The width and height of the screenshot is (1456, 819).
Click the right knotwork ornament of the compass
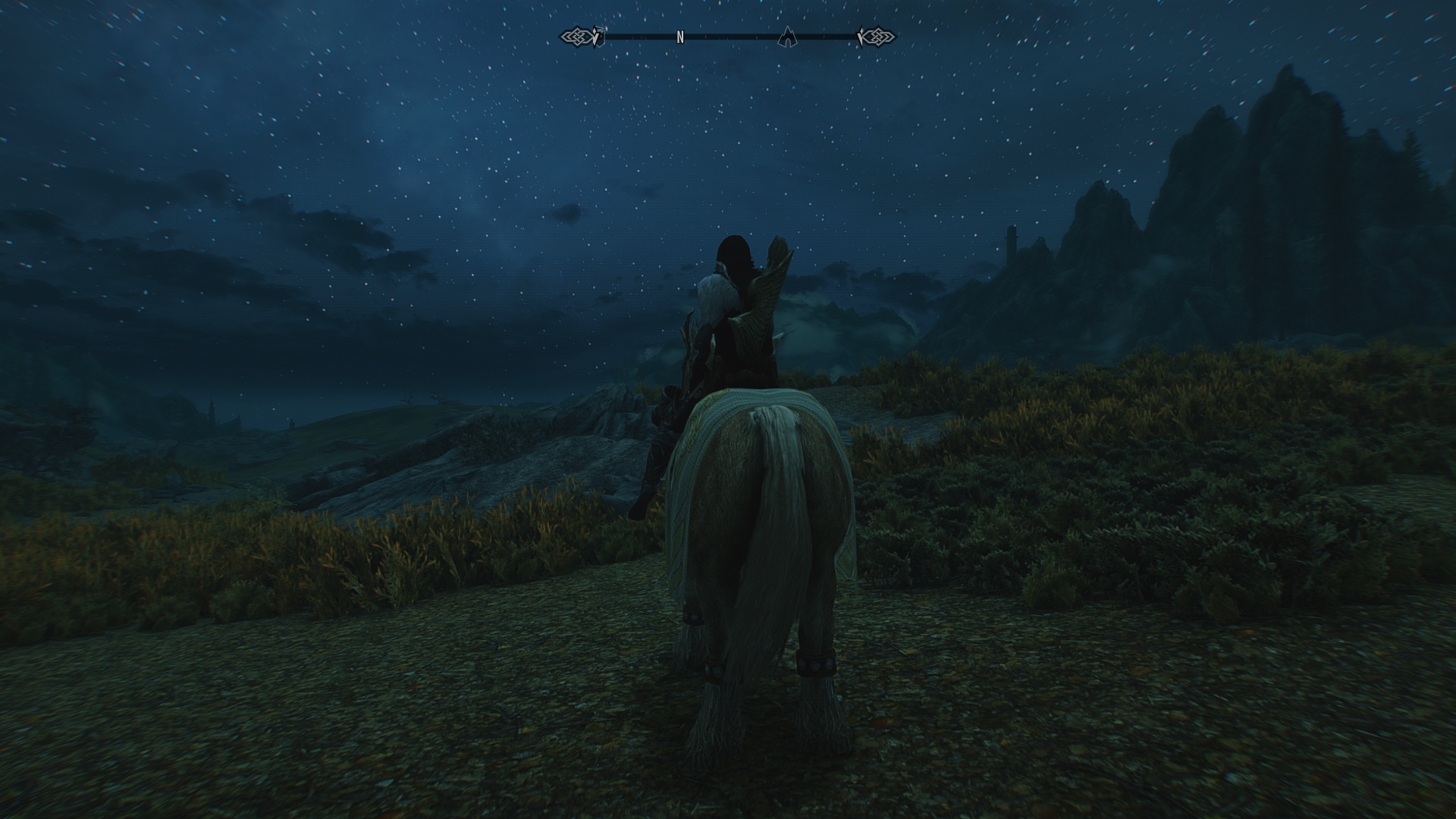pos(880,35)
